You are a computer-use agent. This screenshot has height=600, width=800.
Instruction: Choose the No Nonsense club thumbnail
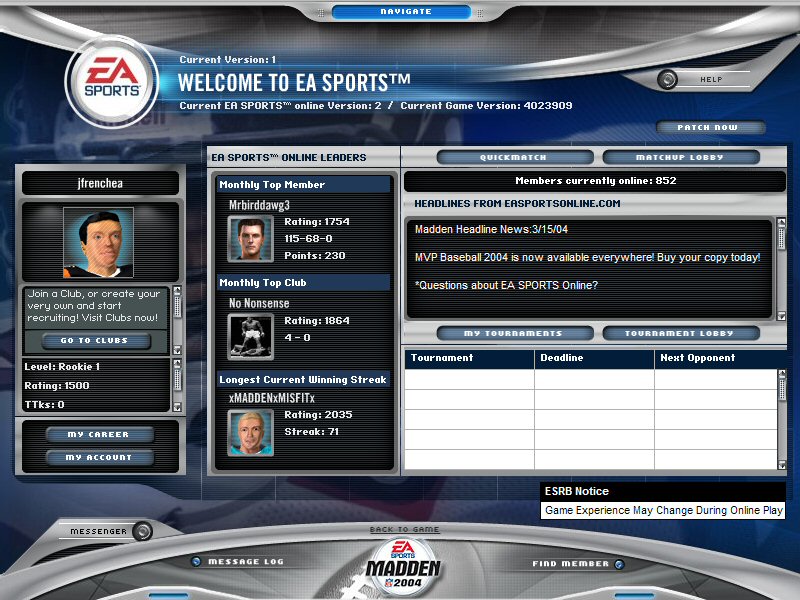251,336
